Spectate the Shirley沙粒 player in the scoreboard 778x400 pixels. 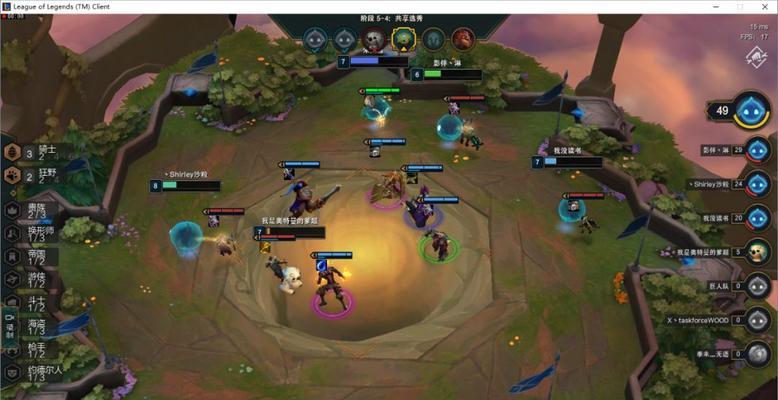[758, 184]
